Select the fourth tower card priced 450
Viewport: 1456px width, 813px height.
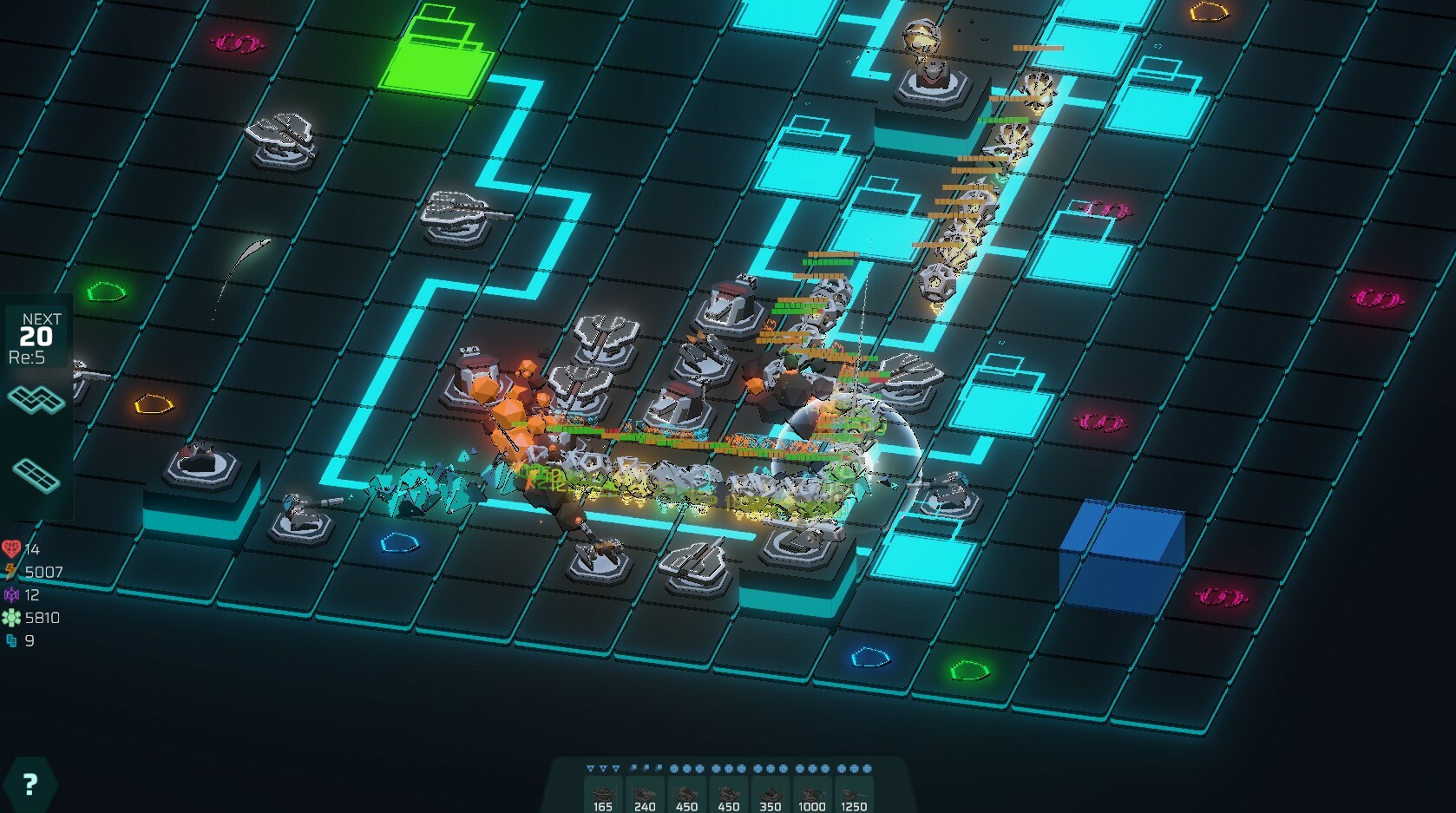coord(728,794)
